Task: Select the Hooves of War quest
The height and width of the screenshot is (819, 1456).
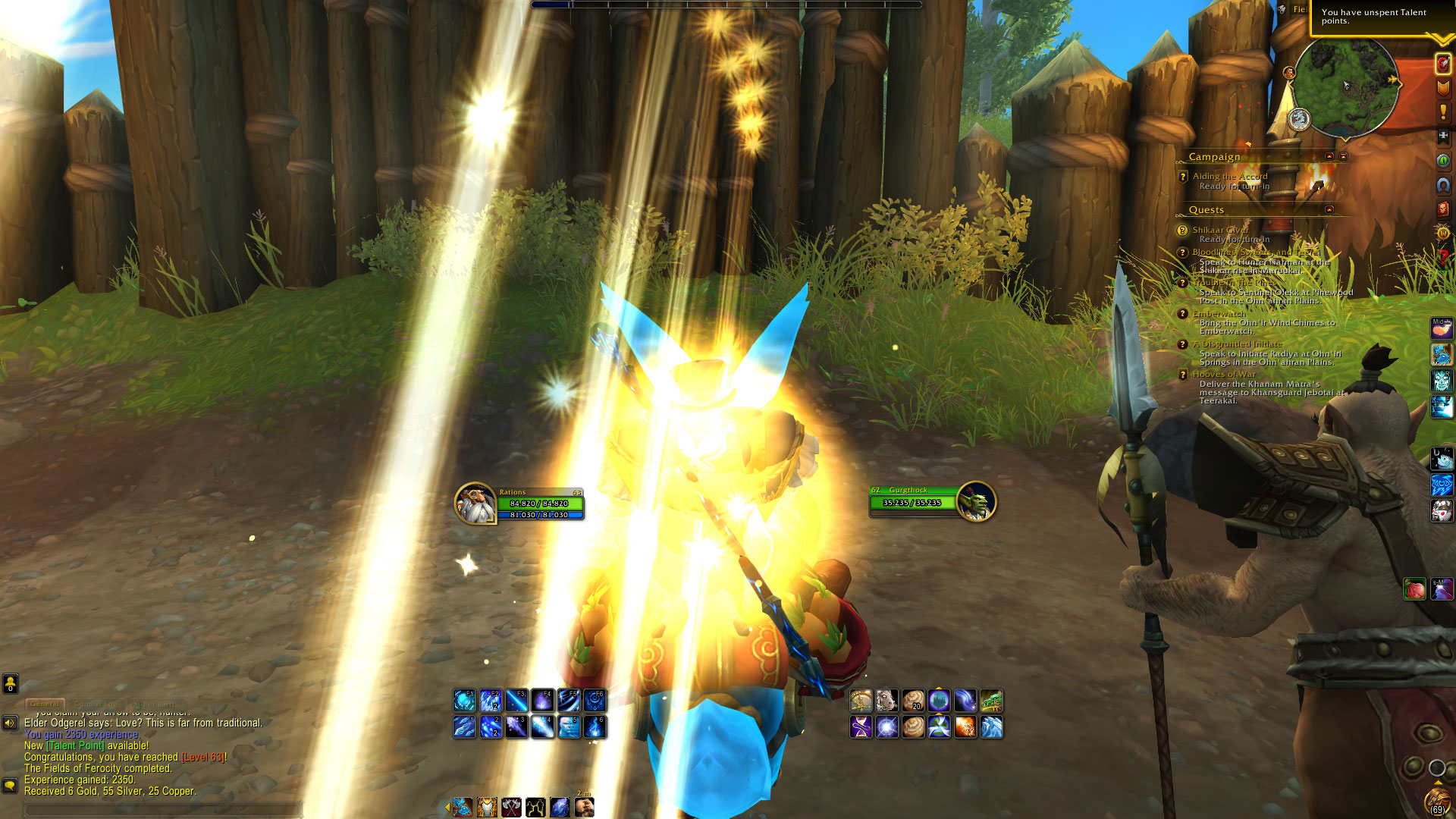Action: (x=1223, y=374)
